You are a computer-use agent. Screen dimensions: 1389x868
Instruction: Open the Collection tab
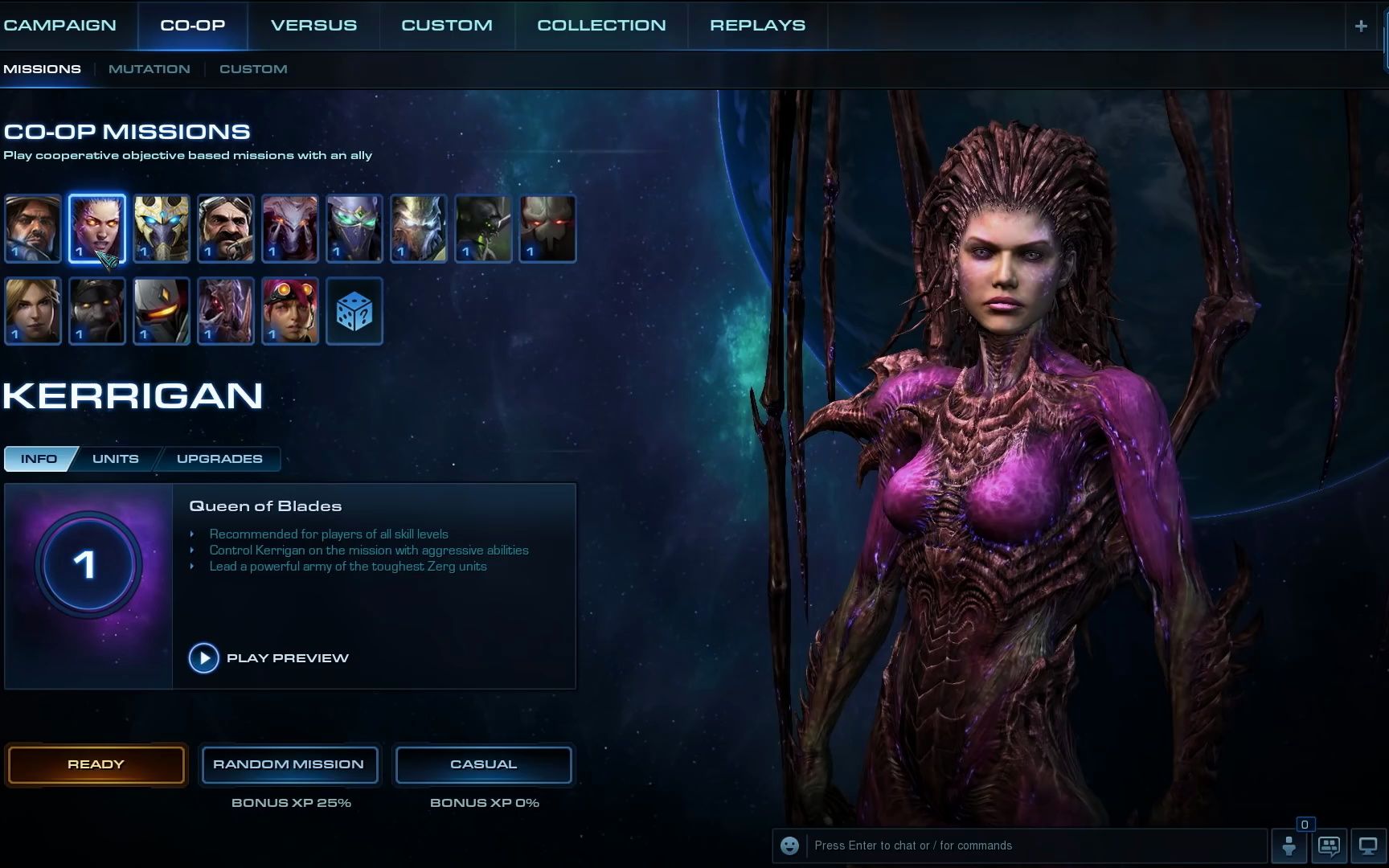click(x=601, y=25)
